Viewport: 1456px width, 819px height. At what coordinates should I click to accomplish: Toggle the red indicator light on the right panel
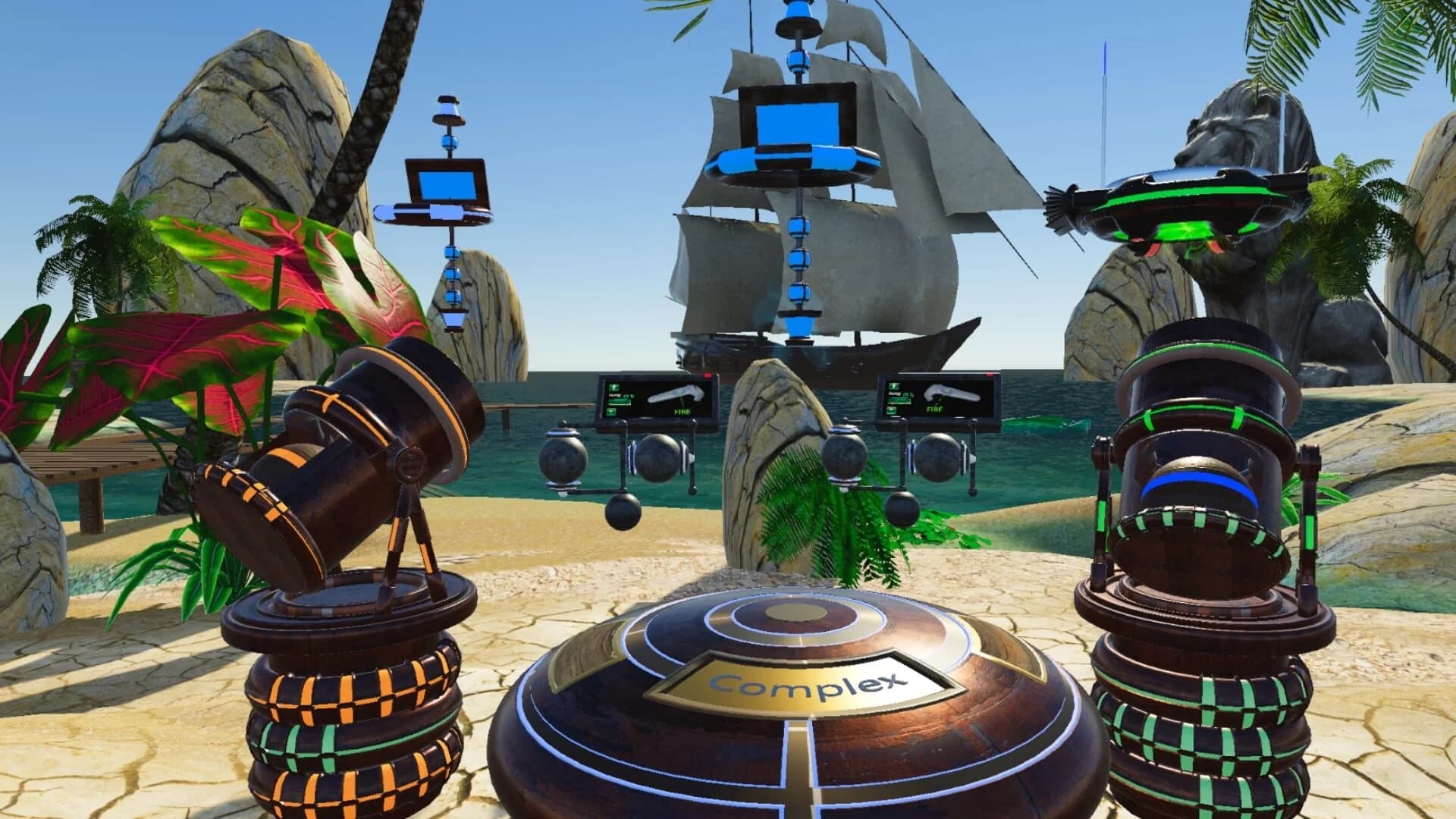pos(990,374)
